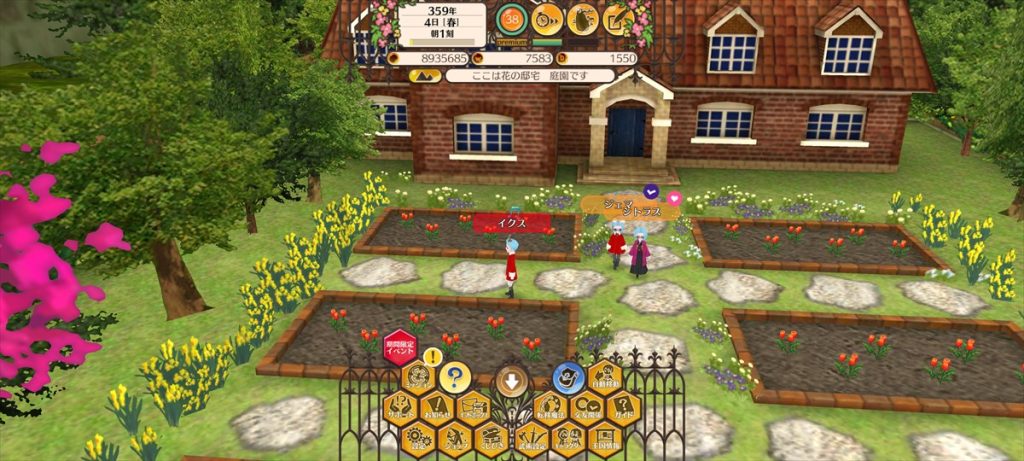Collapse the menu with the down arrow button
The height and width of the screenshot is (461, 1024).
pos(511,380)
